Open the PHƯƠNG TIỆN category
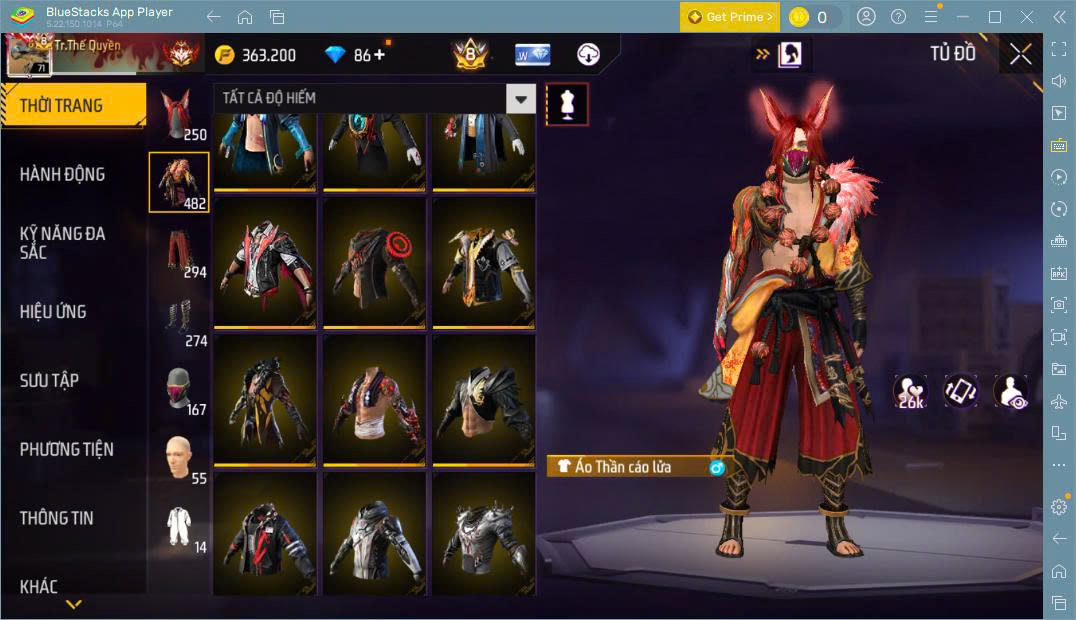Image resolution: width=1076 pixels, height=620 pixels. point(67,449)
